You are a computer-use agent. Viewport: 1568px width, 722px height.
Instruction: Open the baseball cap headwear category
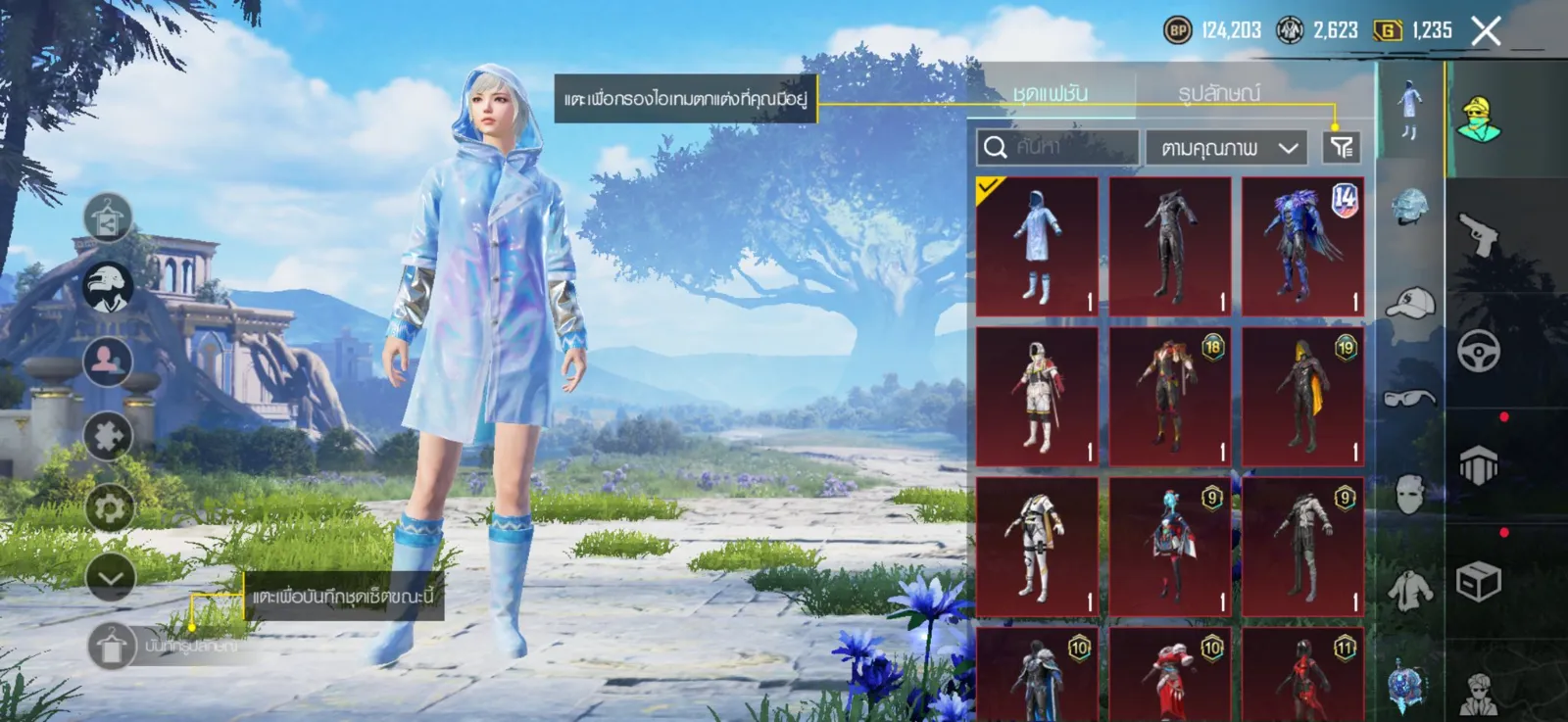1410,303
